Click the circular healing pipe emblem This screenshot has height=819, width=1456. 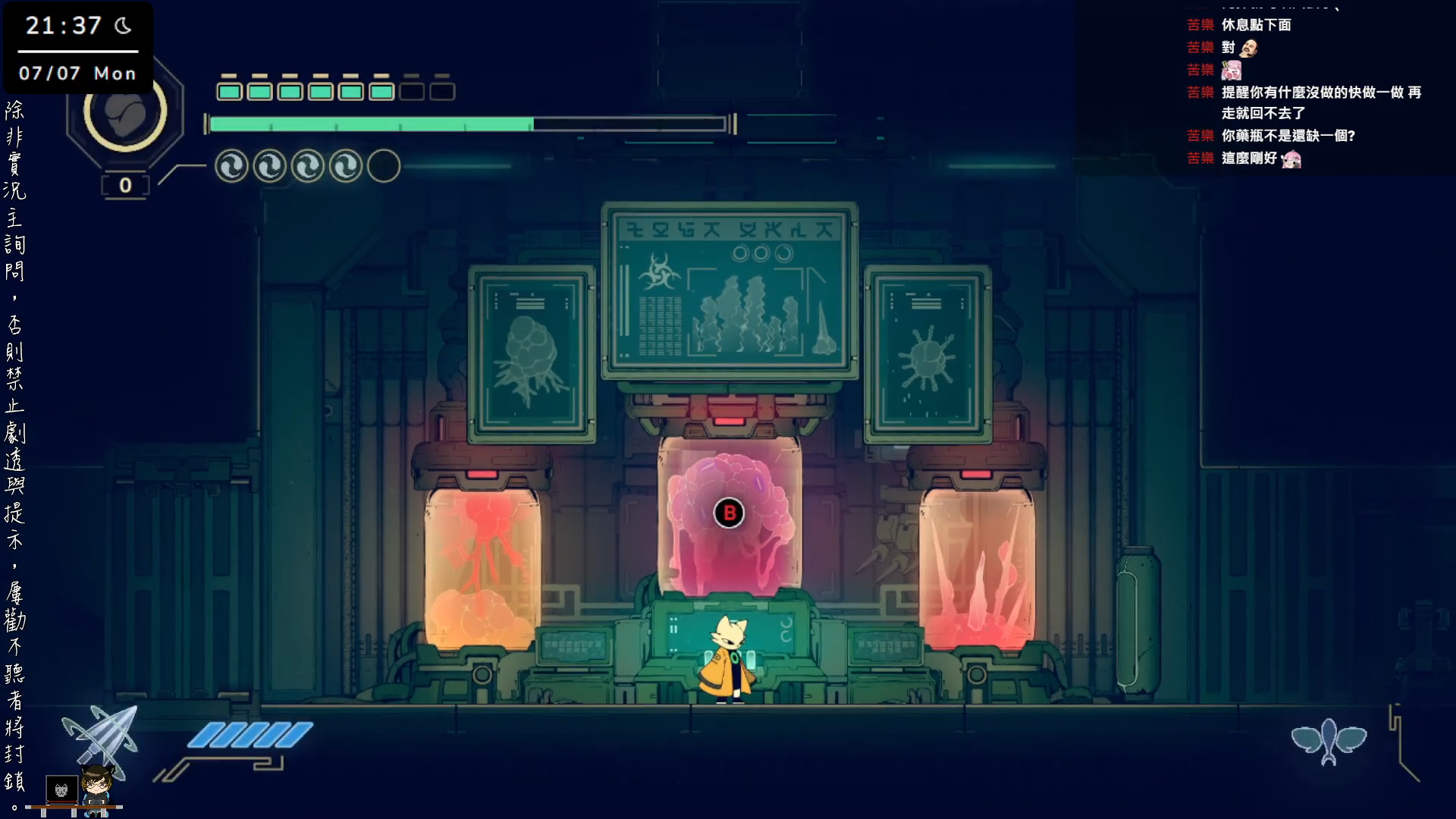125,113
